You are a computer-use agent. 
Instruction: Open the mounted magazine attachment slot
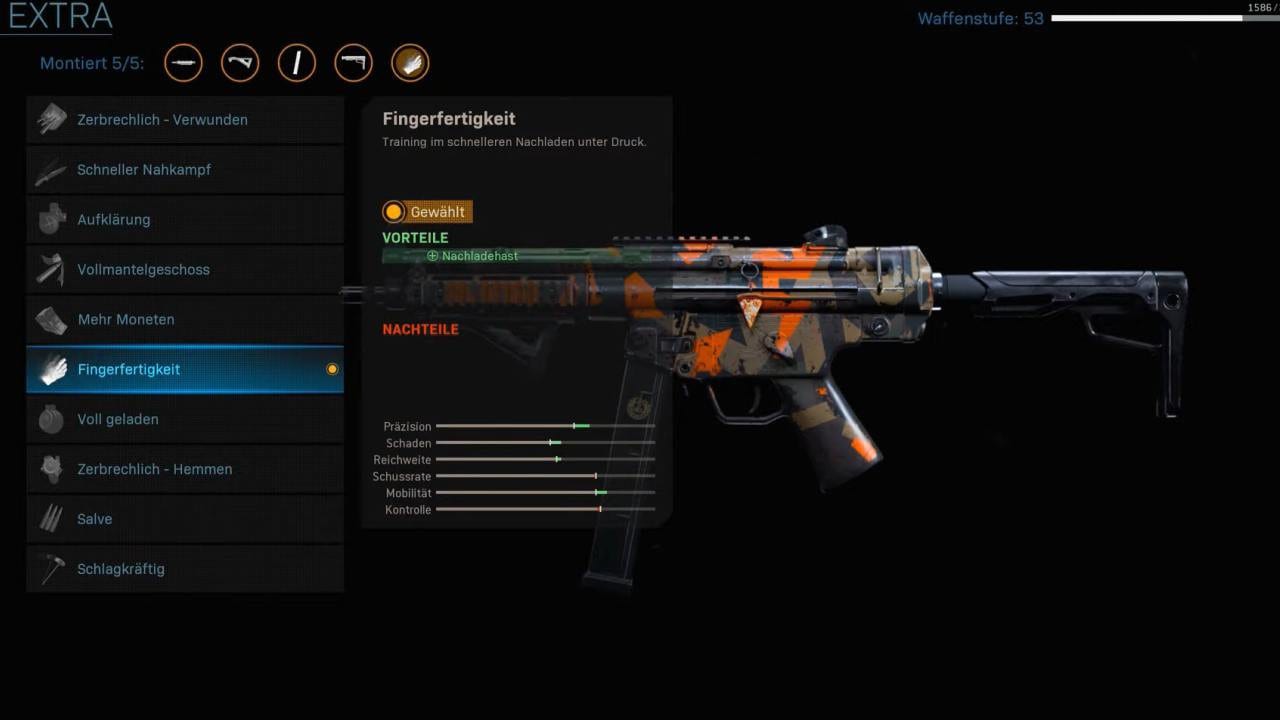297,63
